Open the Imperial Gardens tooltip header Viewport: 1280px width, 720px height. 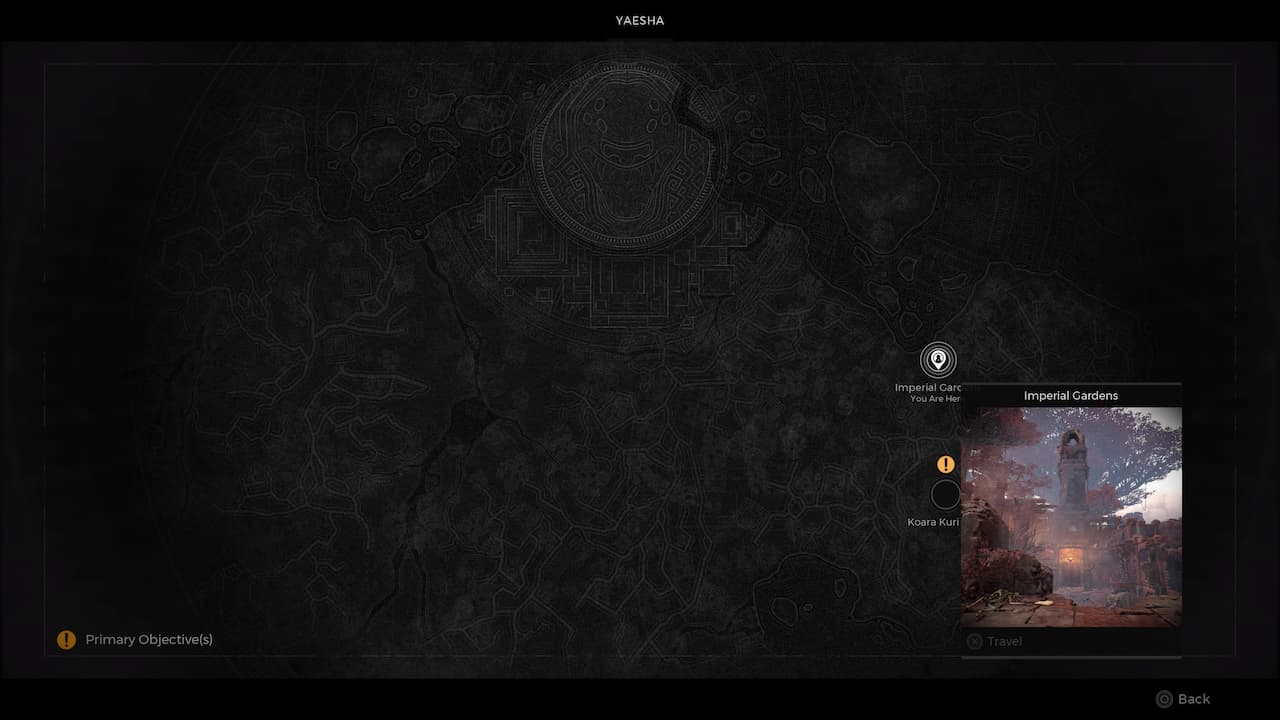click(1070, 395)
